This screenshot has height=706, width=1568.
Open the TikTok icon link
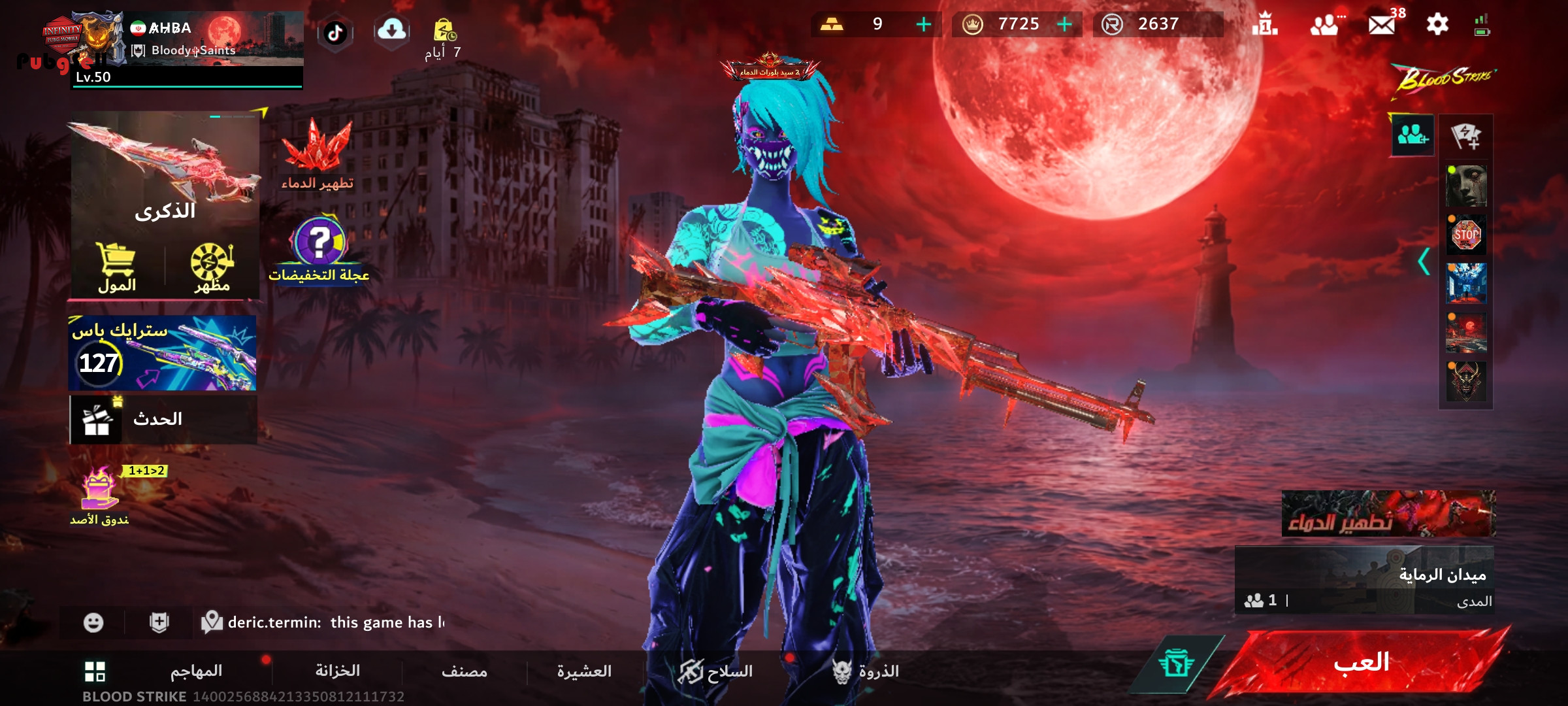pos(335,33)
